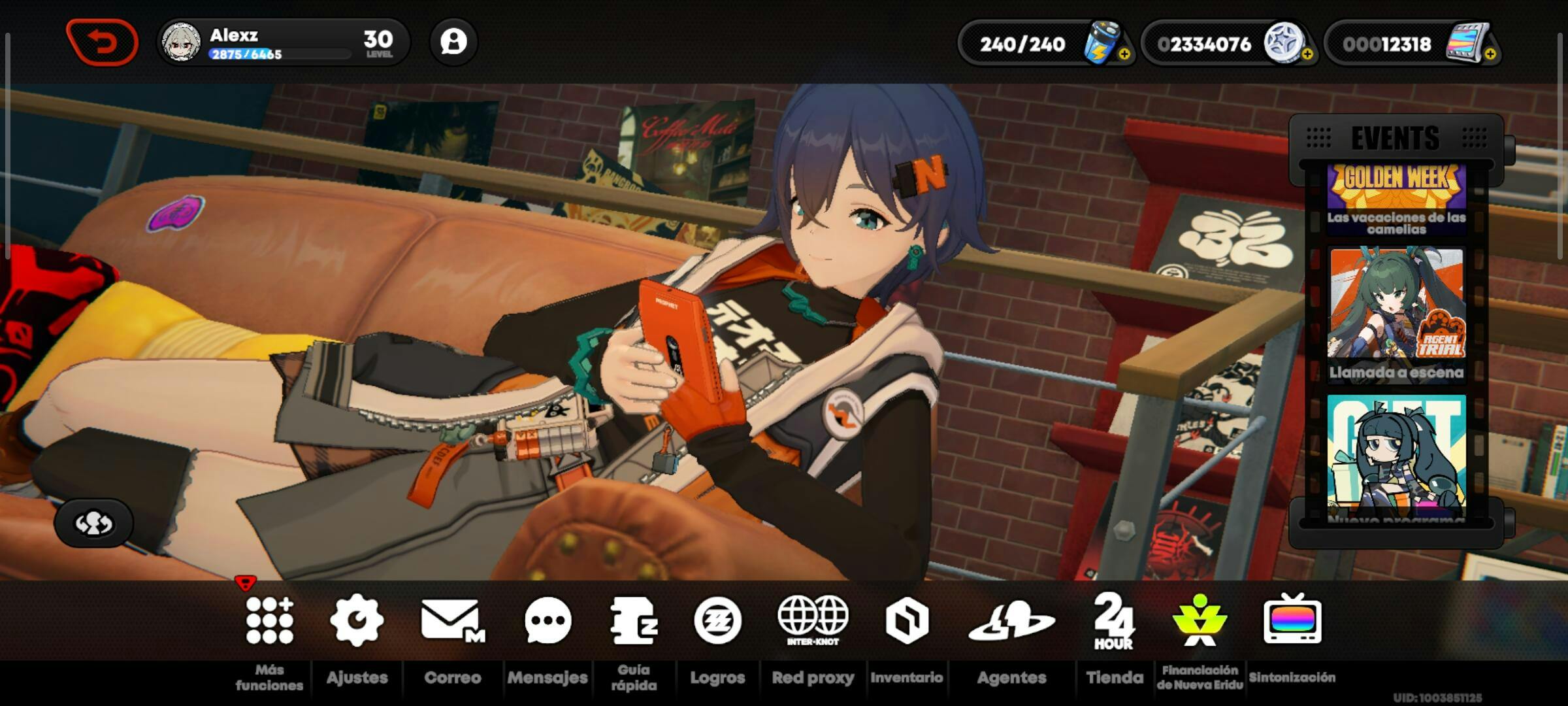Screen dimensions: 1568x706
Task: Open Red proxy Inter-Knot
Action: [x=813, y=620]
